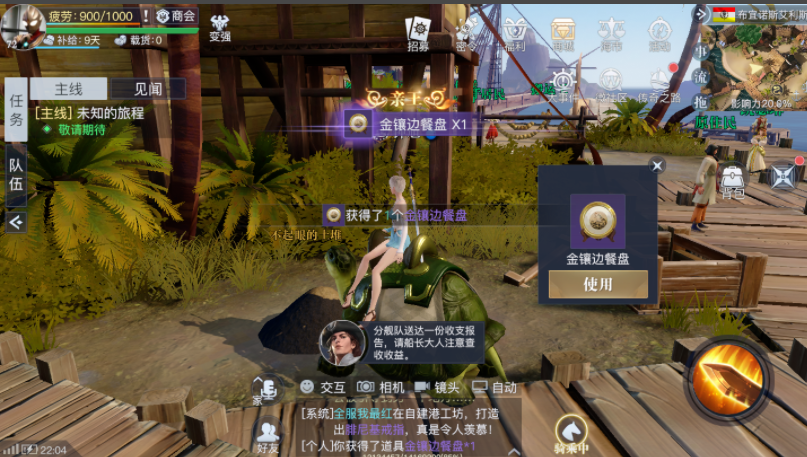Close the item popup with the X
Screen dimensions: 807x457
click(657, 166)
